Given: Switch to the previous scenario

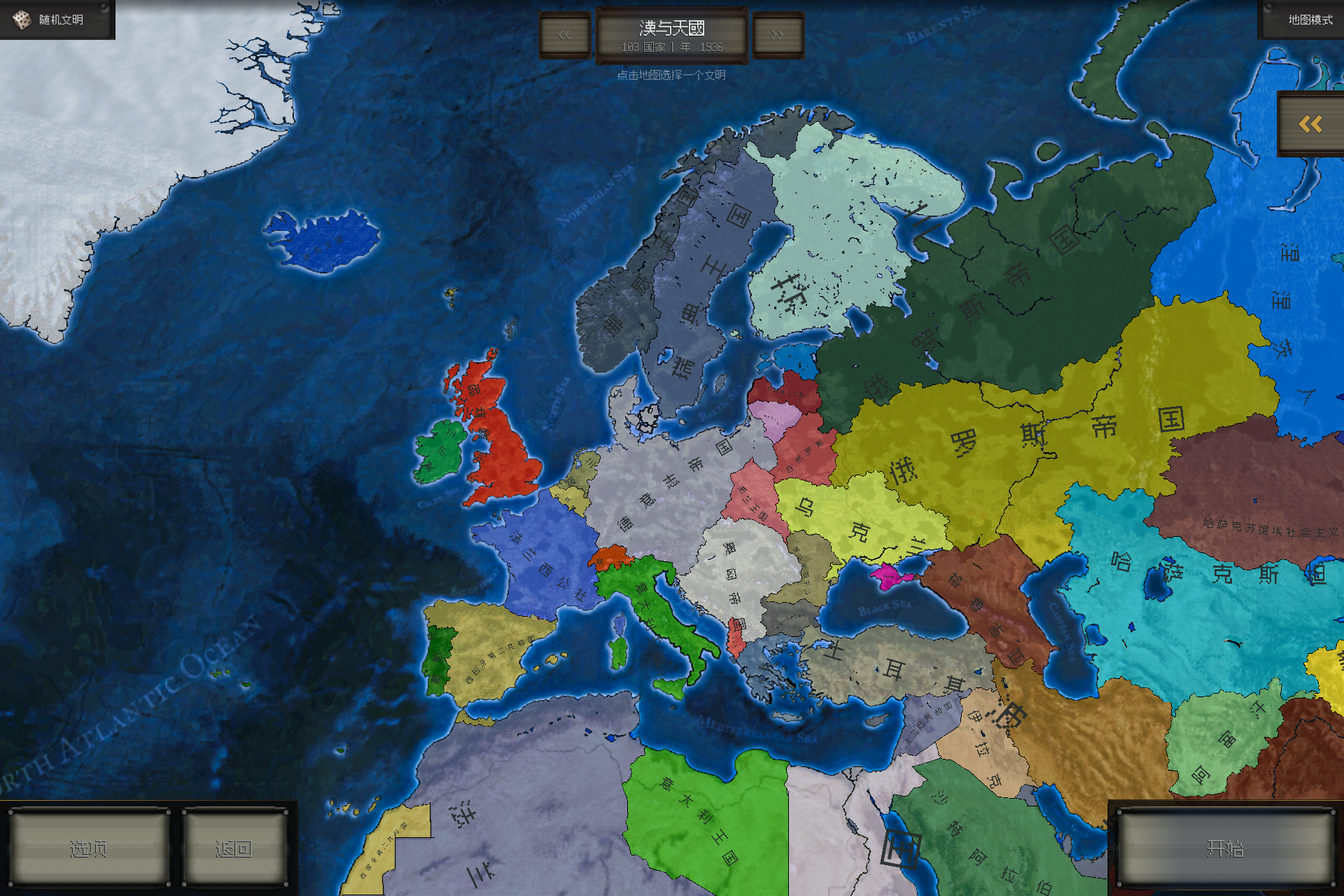Looking at the screenshot, I should click(564, 35).
